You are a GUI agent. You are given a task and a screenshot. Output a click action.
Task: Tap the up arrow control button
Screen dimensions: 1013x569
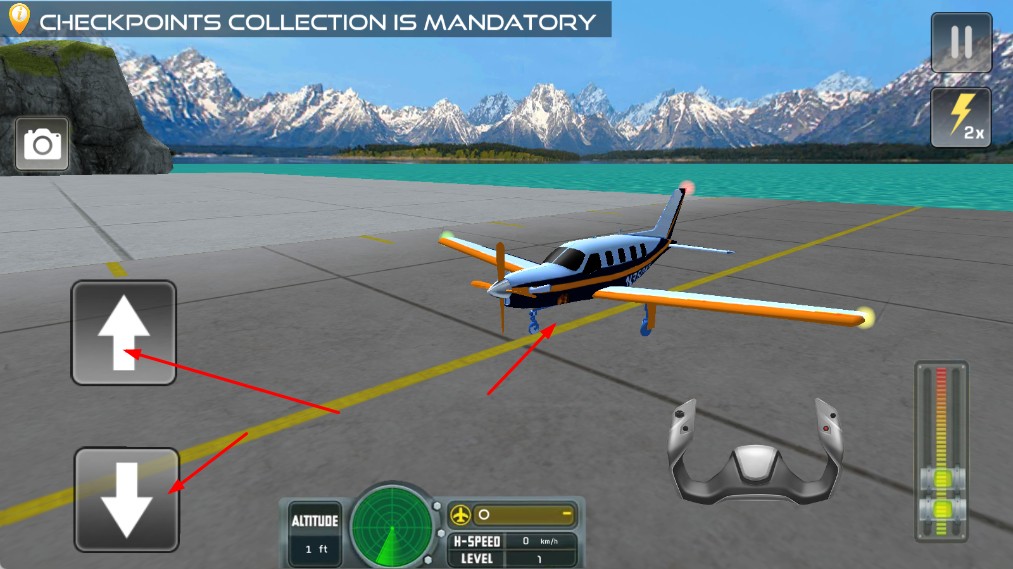(x=123, y=333)
